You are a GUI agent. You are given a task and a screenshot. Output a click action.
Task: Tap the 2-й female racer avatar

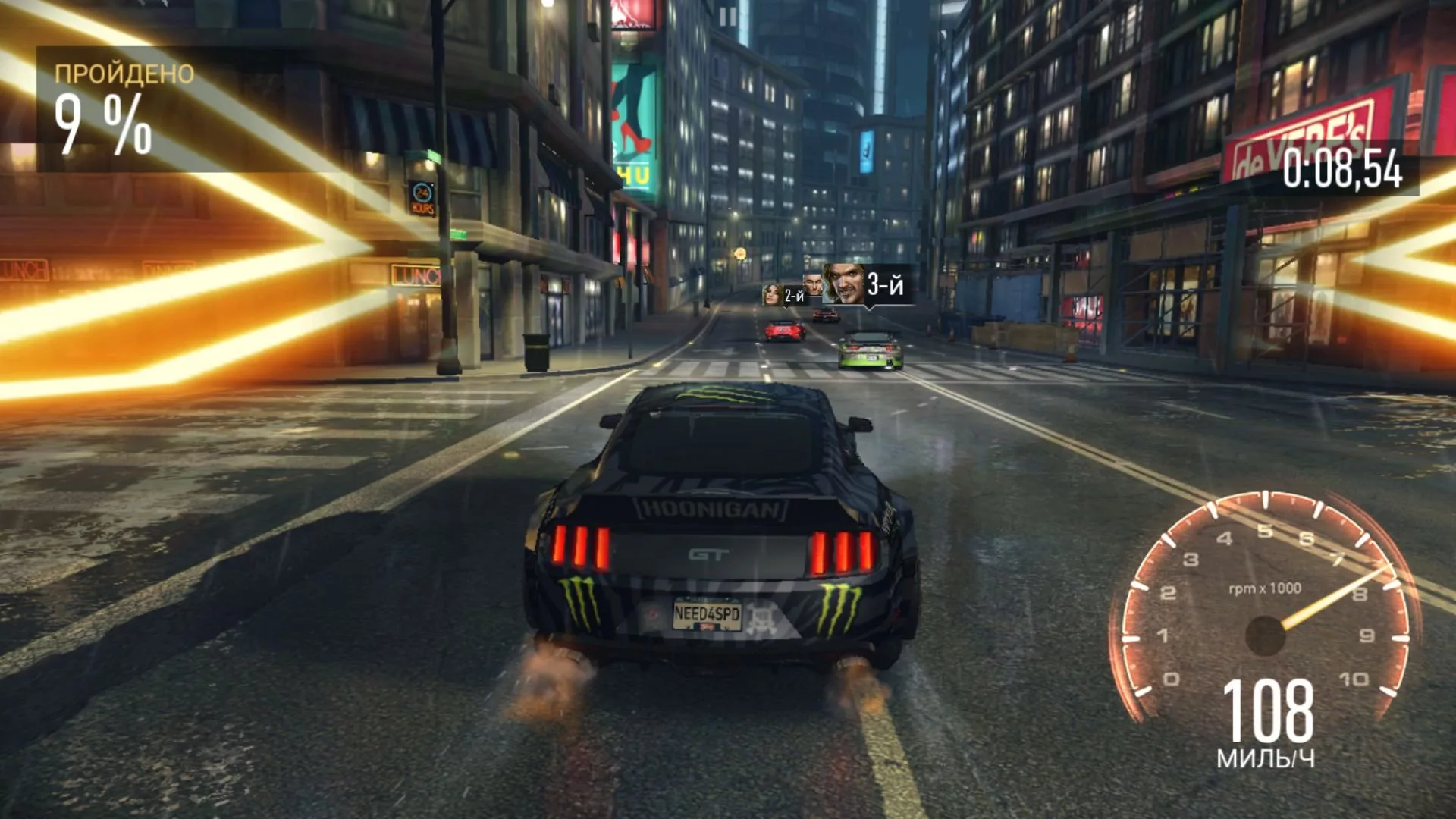click(772, 296)
